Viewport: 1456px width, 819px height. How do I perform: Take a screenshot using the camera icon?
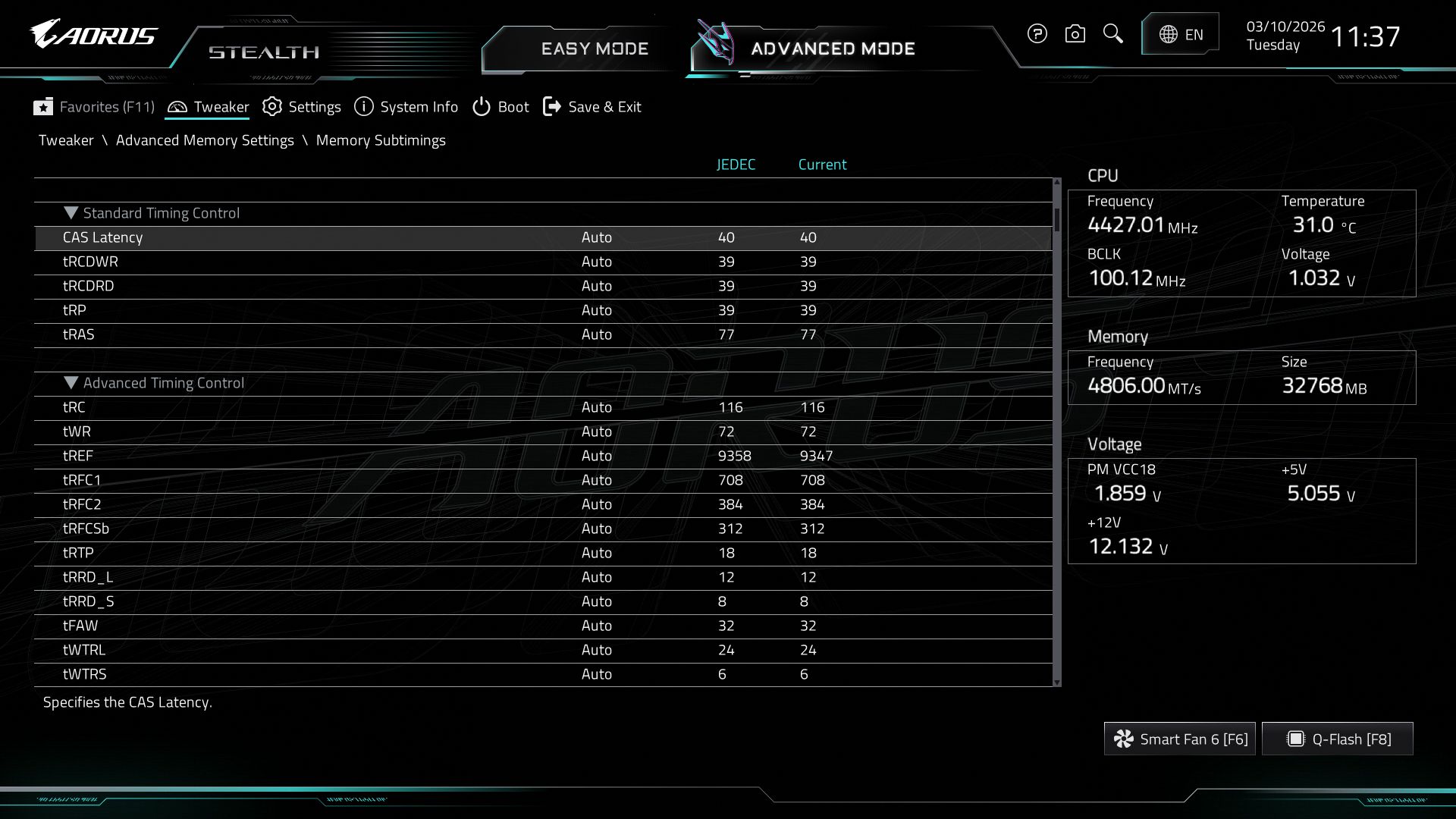pyautogui.click(x=1075, y=34)
